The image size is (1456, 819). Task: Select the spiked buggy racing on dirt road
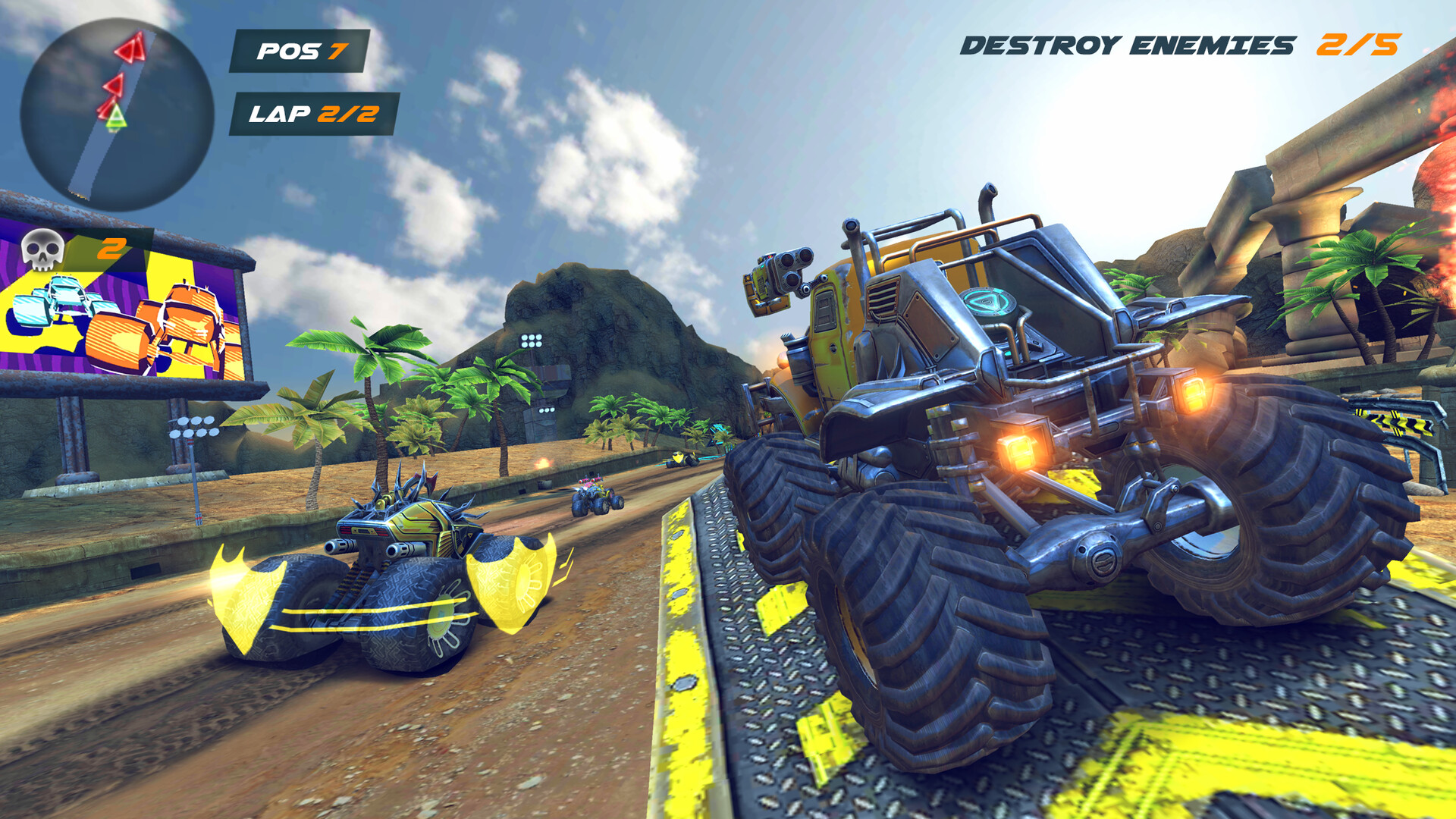(x=394, y=561)
